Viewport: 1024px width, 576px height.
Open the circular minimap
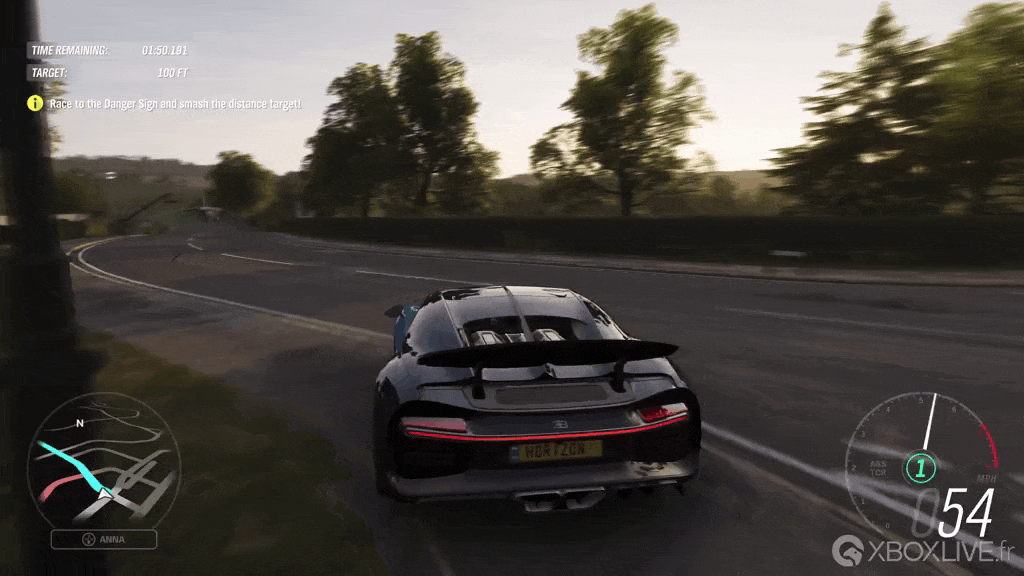pyautogui.click(x=103, y=459)
